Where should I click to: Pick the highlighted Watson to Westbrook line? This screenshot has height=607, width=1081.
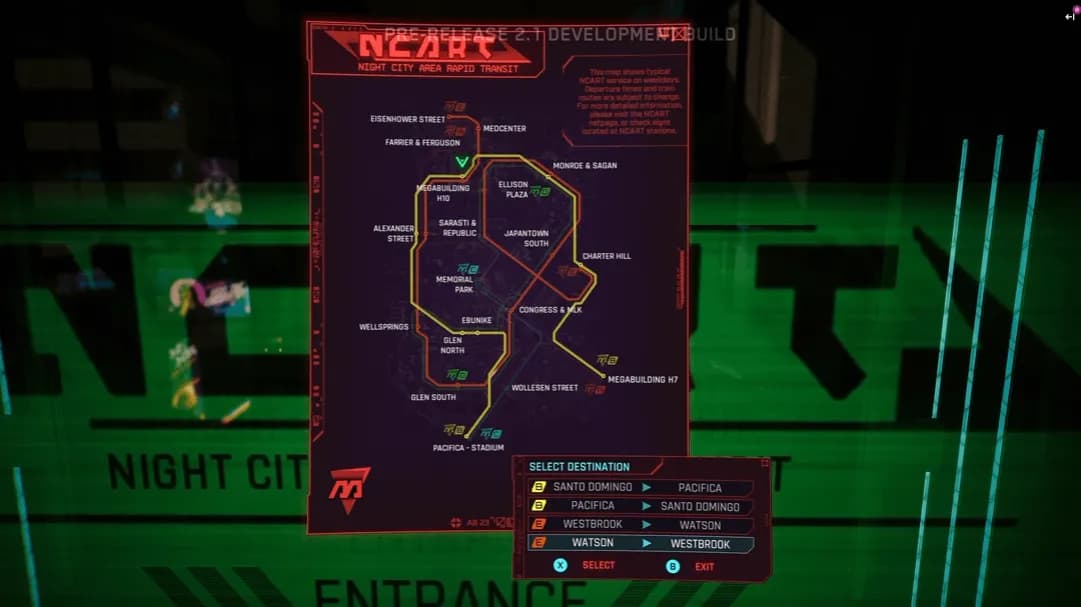(x=640, y=544)
